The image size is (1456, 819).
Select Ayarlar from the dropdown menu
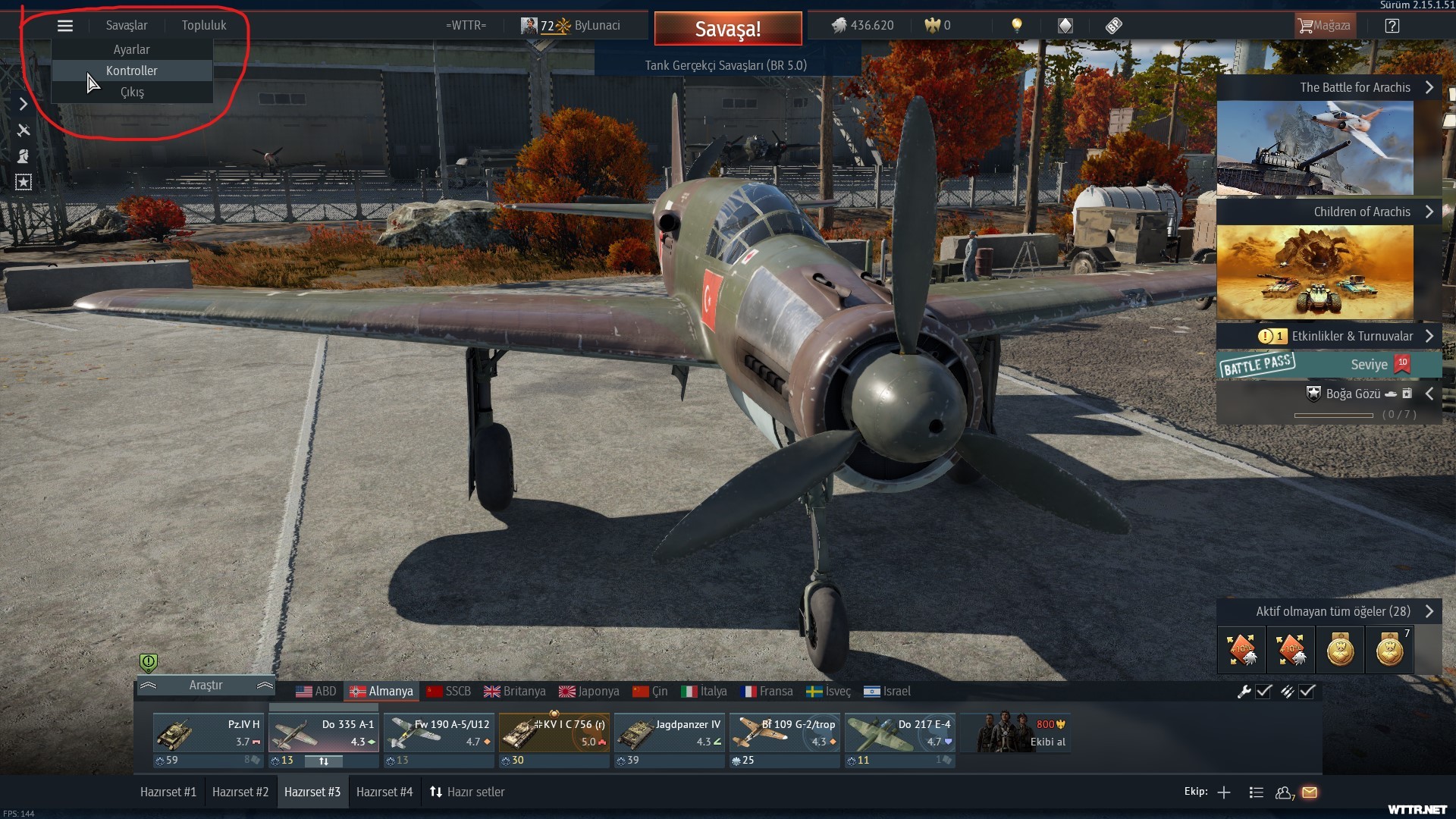click(131, 49)
